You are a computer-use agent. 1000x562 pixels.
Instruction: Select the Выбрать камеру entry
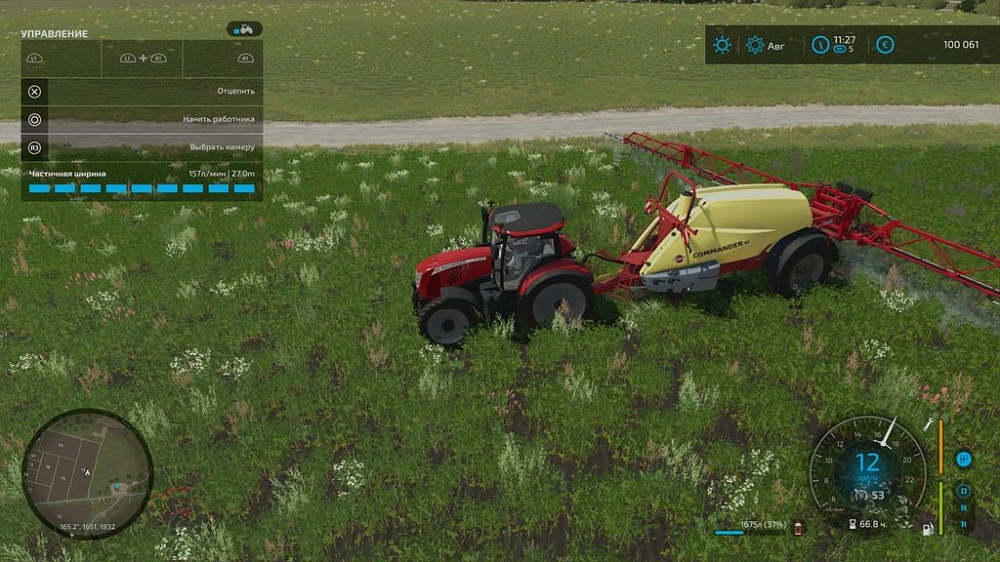[x=142, y=147]
